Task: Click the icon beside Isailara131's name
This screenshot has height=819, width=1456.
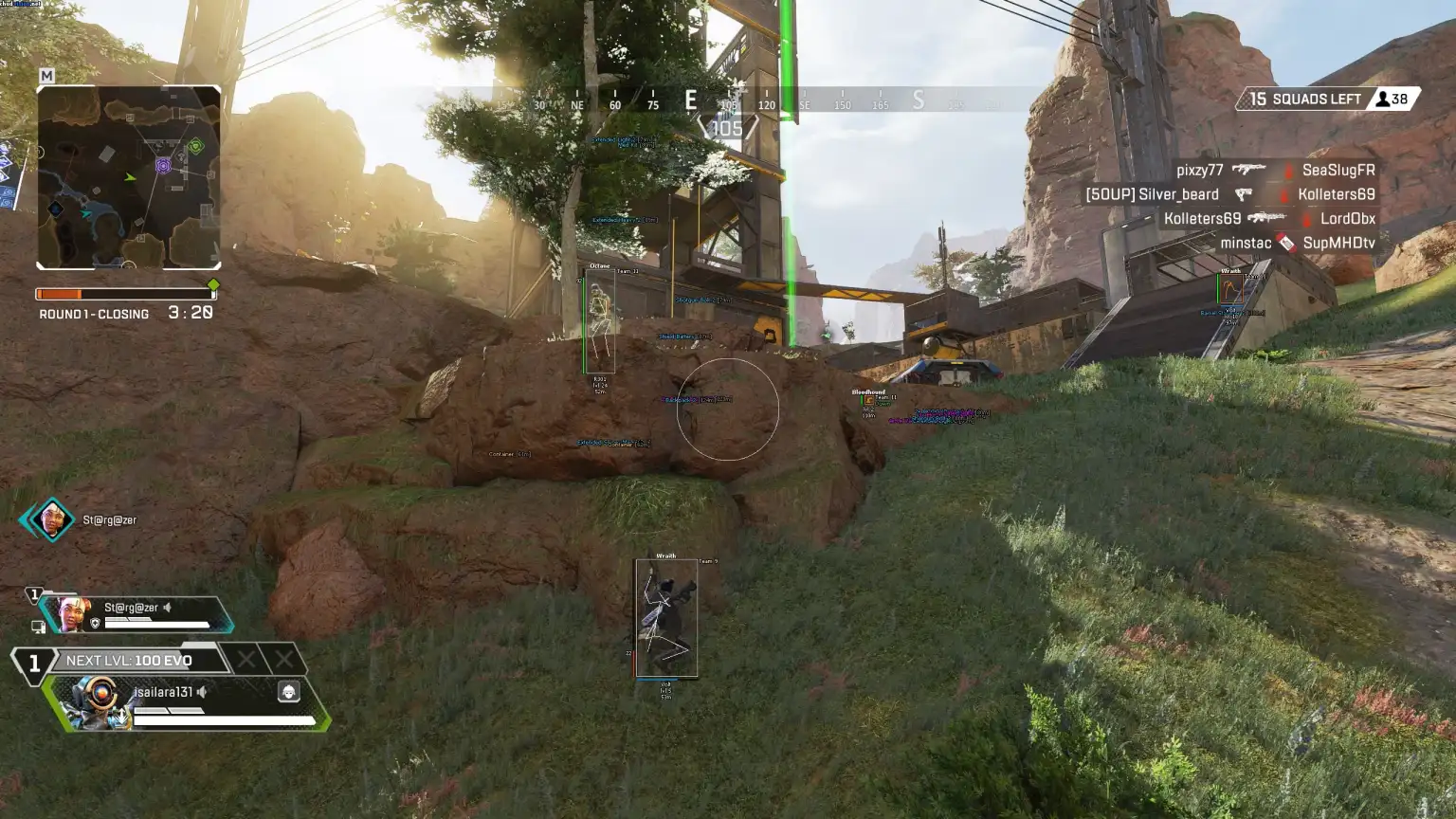Action: 288,691
